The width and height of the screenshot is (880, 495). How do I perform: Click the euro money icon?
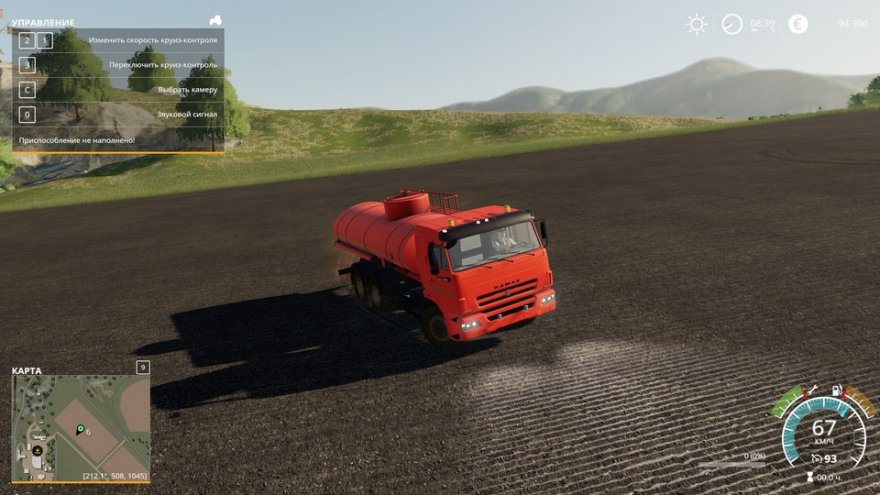point(798,24)
